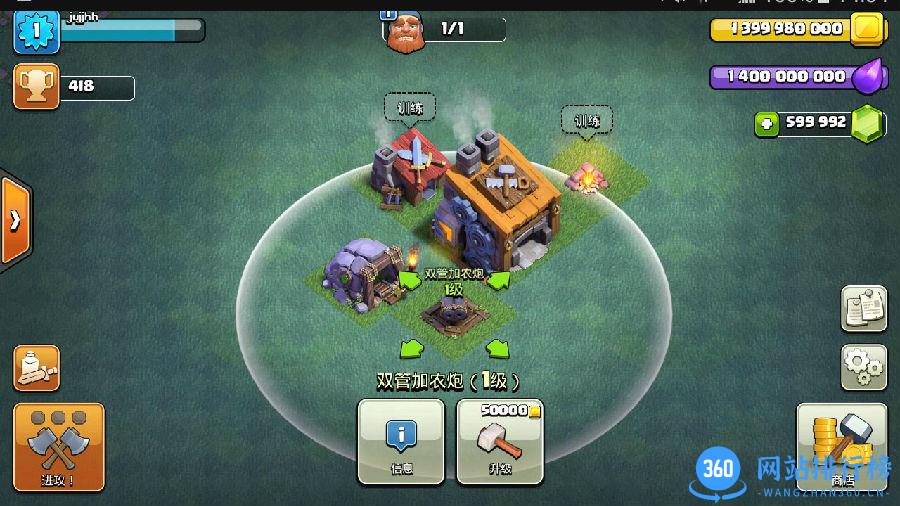Click the purple elixir resource icon
Image resolution: width=900 pixels, height=506 pixels.
(866, 76)
